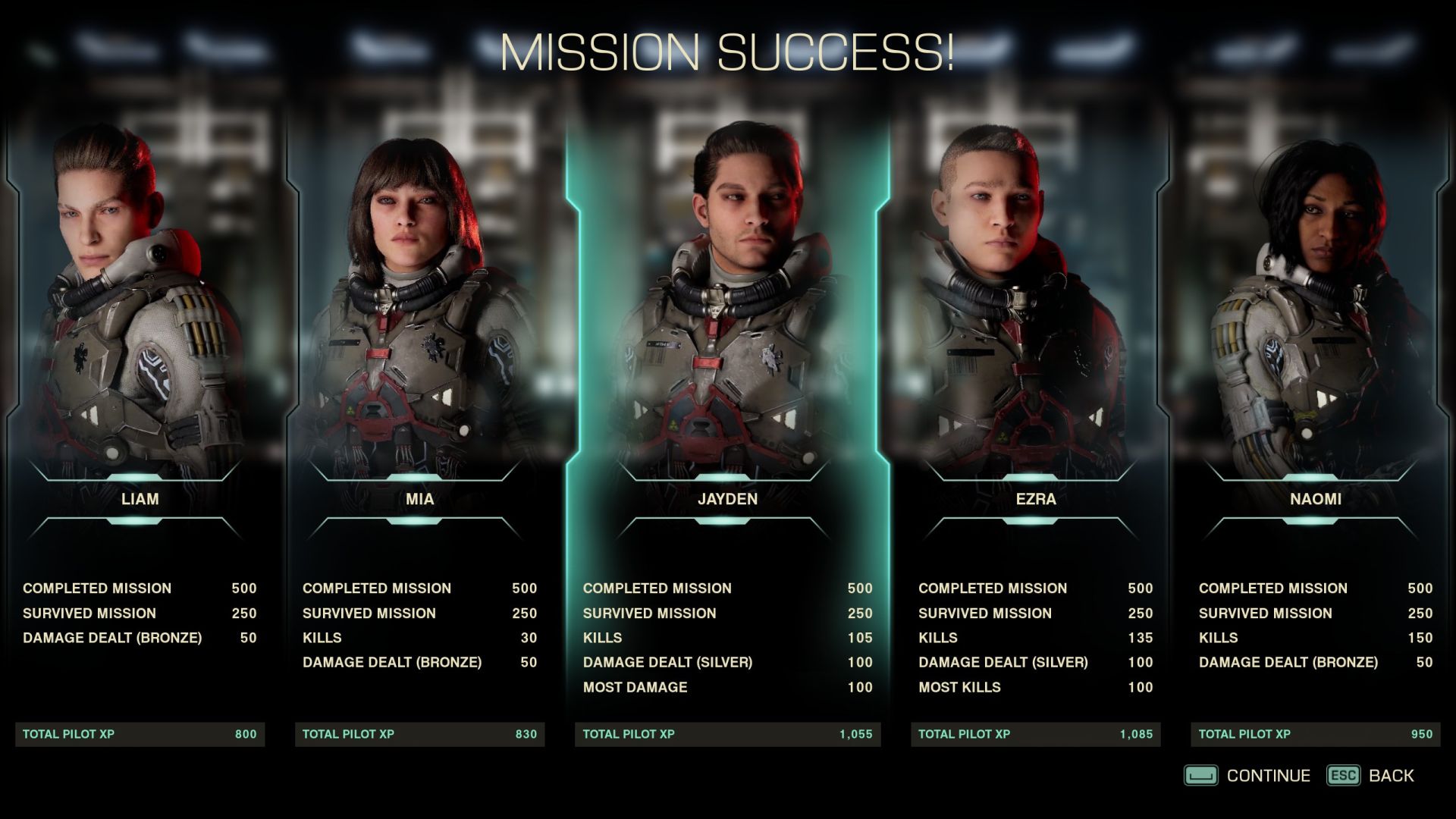Click the EZRA name tab
Viewport: 1456px width, 819px height.
[x=1034, y=499]
